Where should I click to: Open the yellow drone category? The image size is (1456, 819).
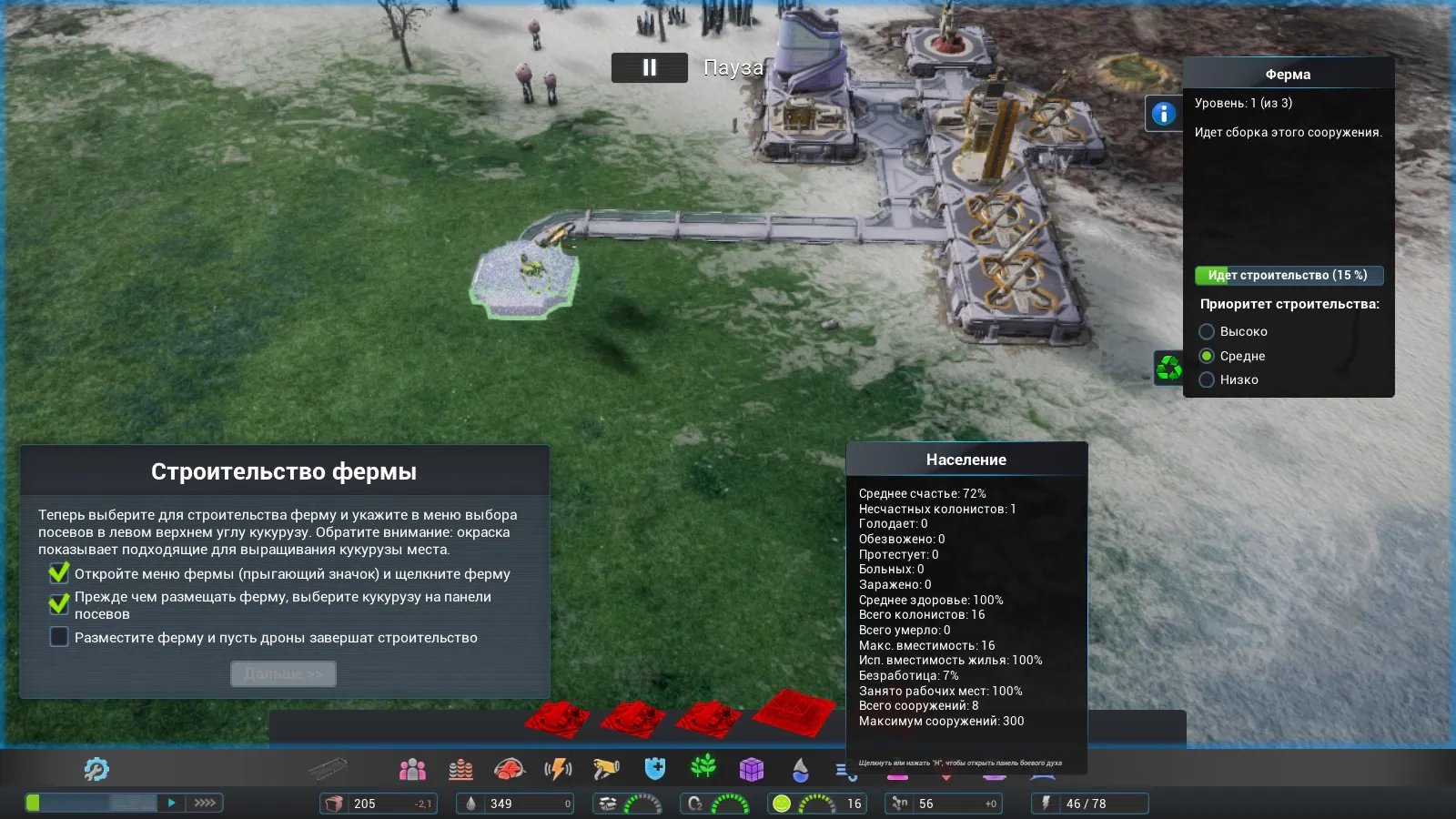[x=606, y=770]
